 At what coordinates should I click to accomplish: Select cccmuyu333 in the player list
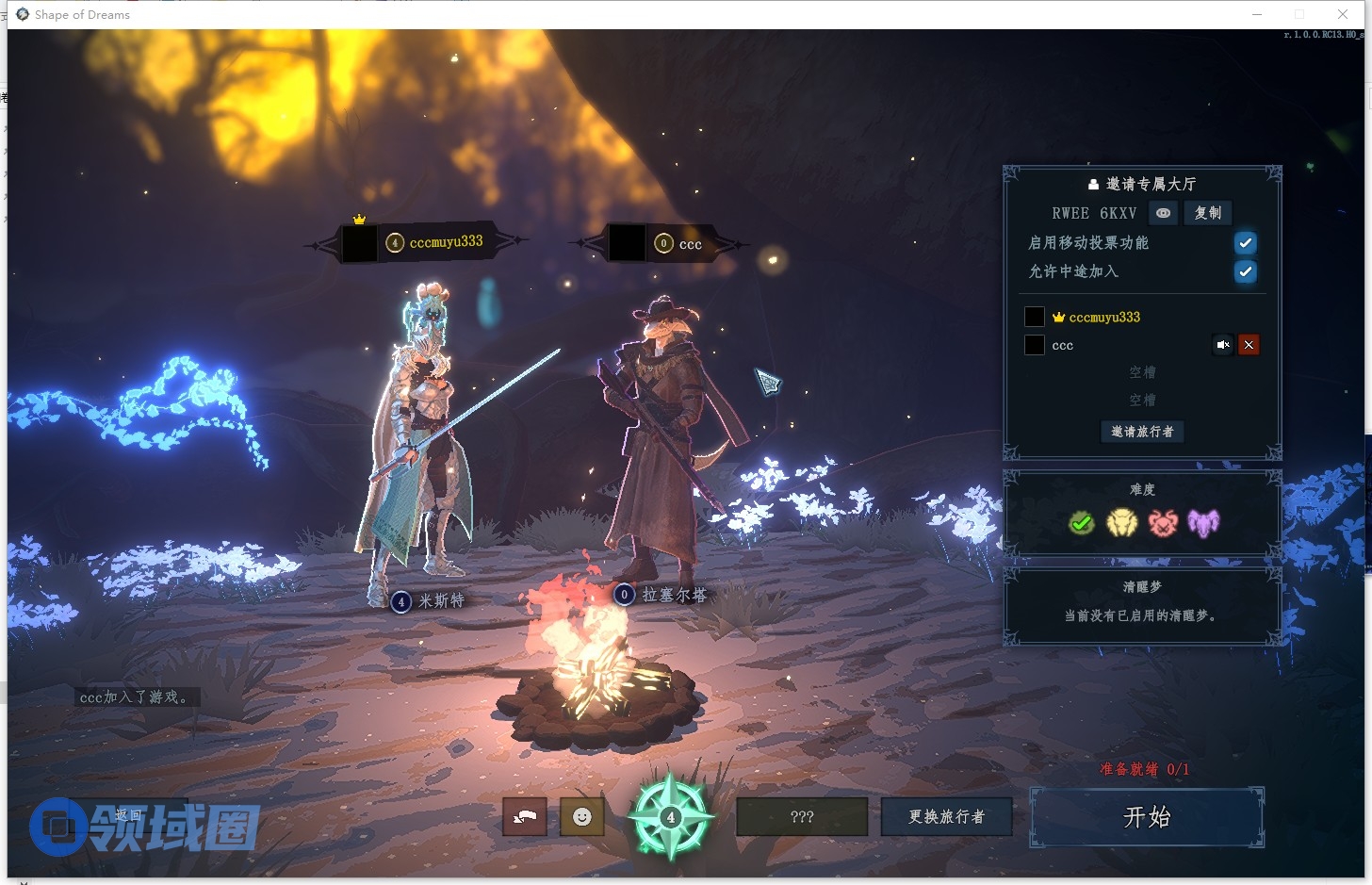[x=1104, y=318]
